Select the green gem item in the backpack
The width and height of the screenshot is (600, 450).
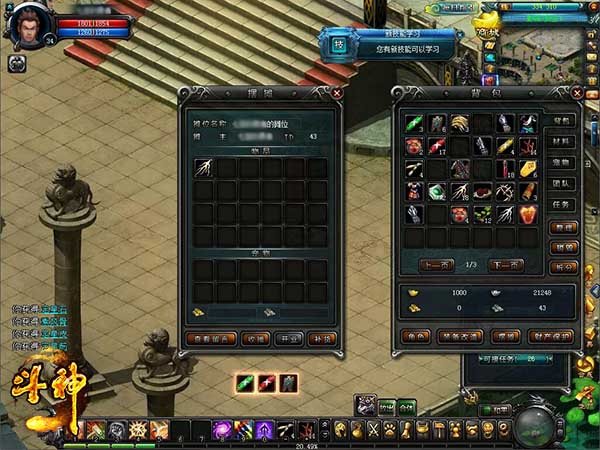click(437, 190)
